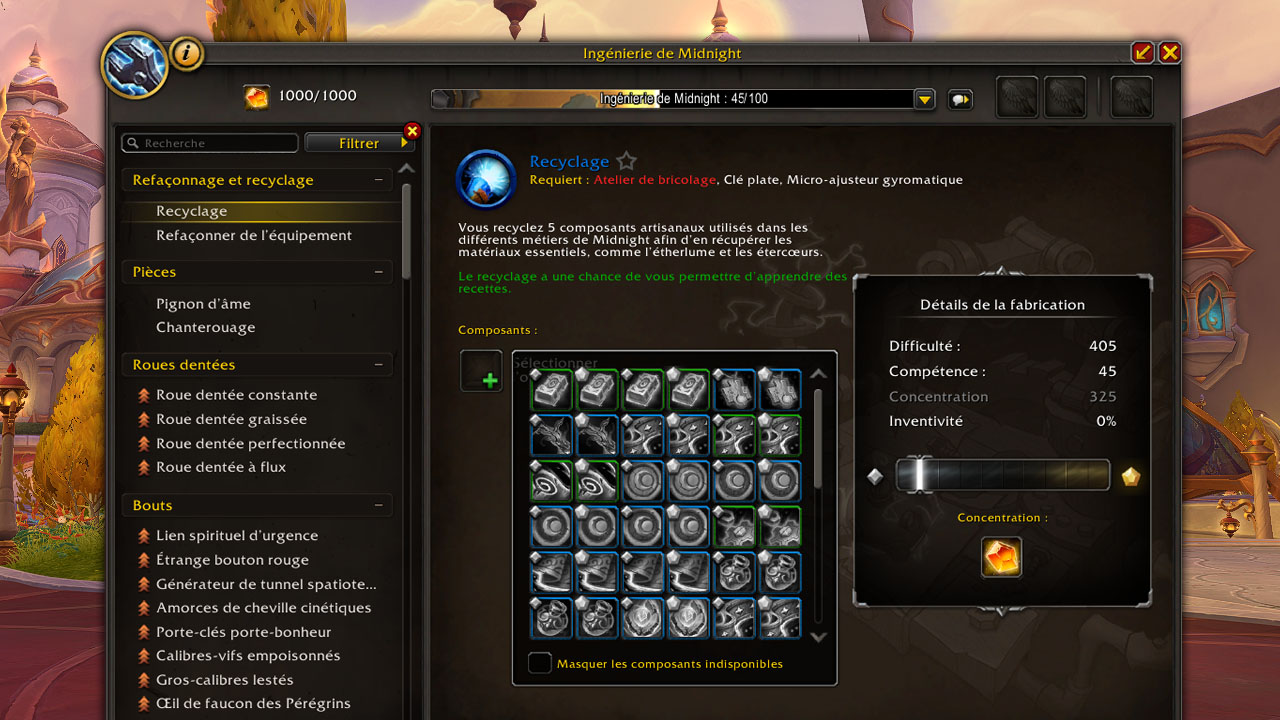The width and height of the screenshot is (1280, 720).
Task: Select Refaçonner de l'équipement recipe
Action: pos(254,235)
